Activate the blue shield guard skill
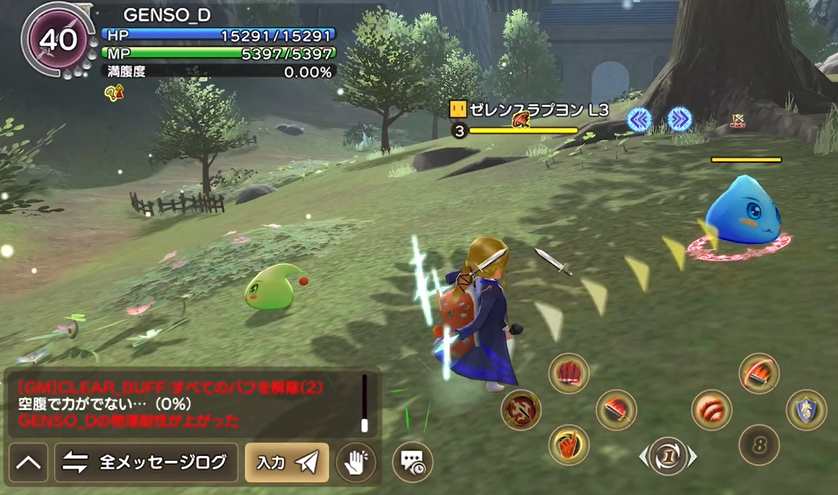This screenshot has width=838, height=495. (x=806, y=409)
